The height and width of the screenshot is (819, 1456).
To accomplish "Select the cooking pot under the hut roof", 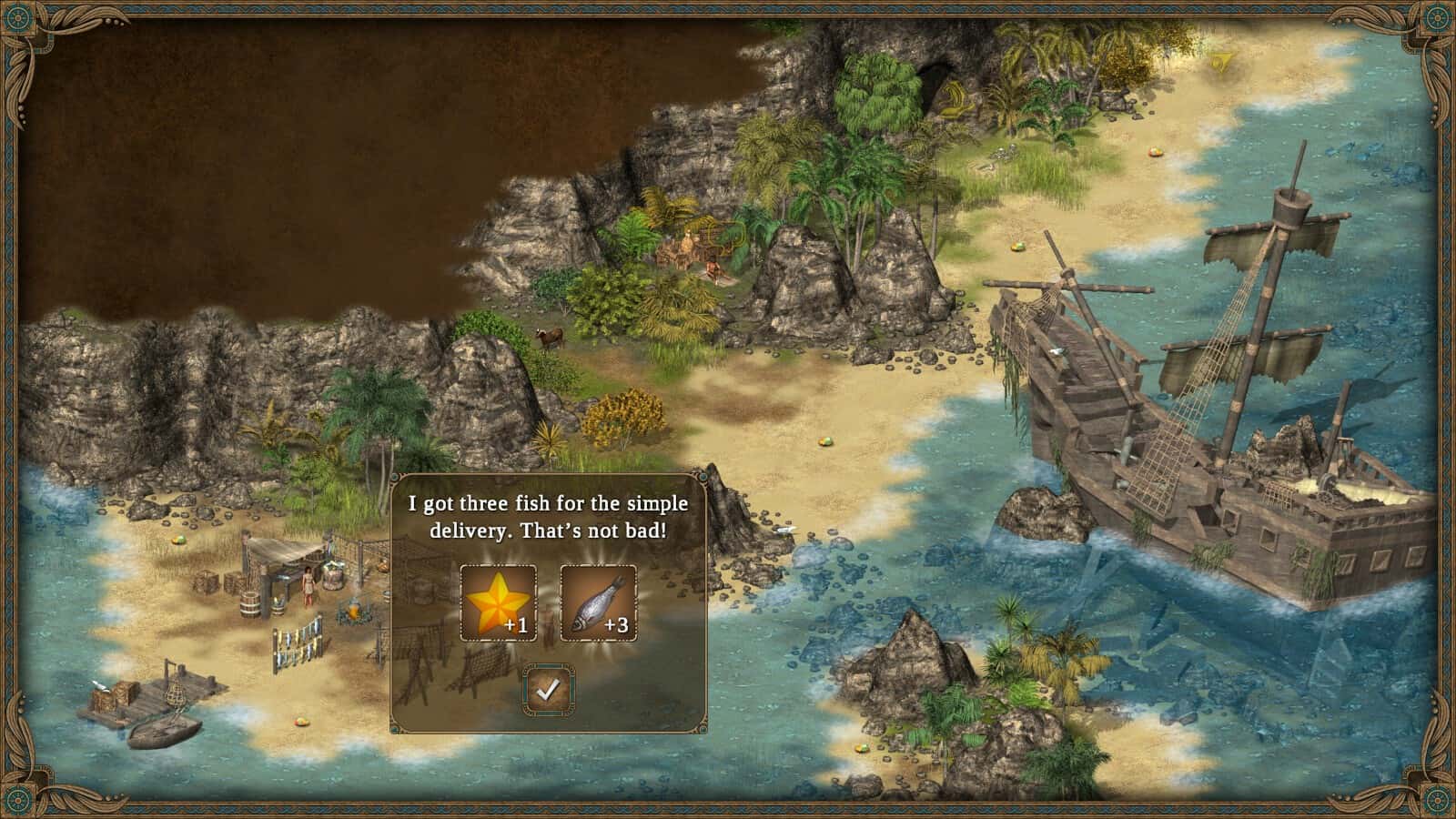I will click(x=331, y=575).
